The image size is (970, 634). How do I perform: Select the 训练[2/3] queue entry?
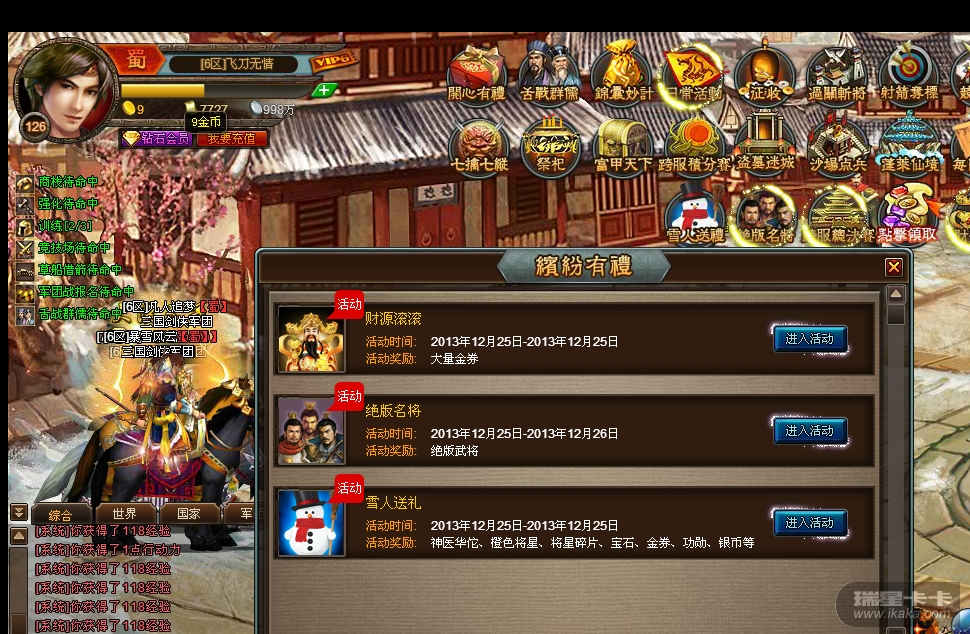[64, 226]
